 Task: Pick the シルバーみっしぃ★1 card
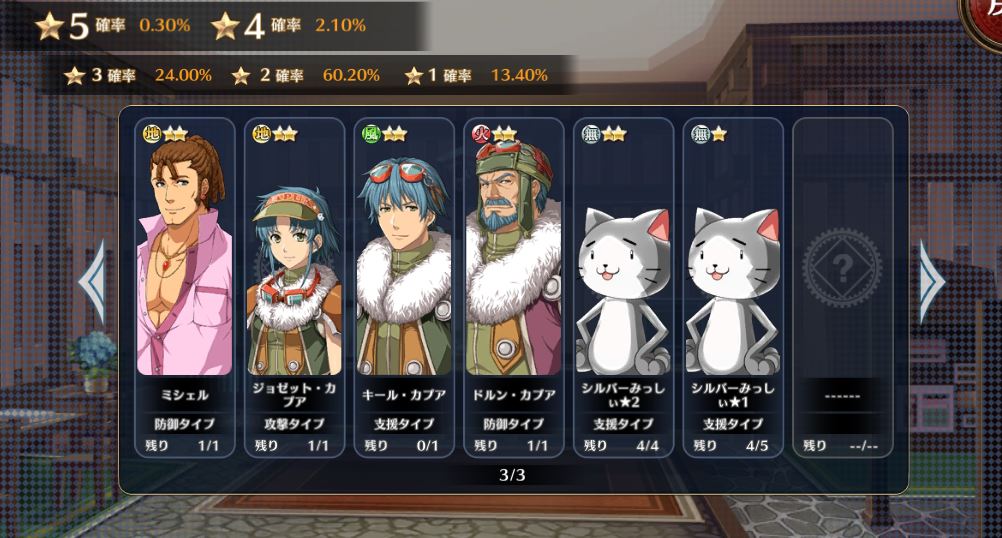pos(733,287)
